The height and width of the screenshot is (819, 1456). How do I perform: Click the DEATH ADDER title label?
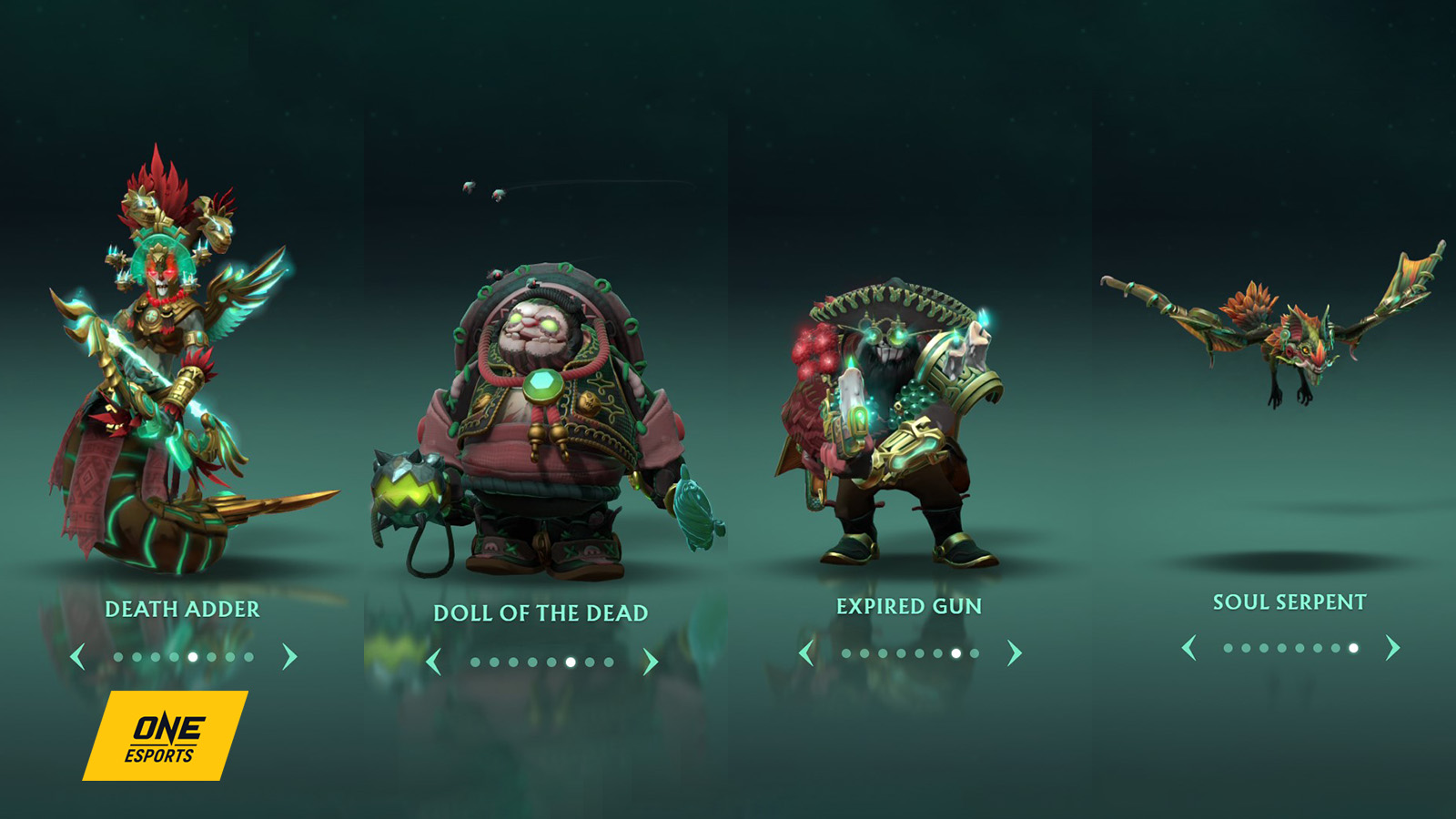[x=182, y=611]
